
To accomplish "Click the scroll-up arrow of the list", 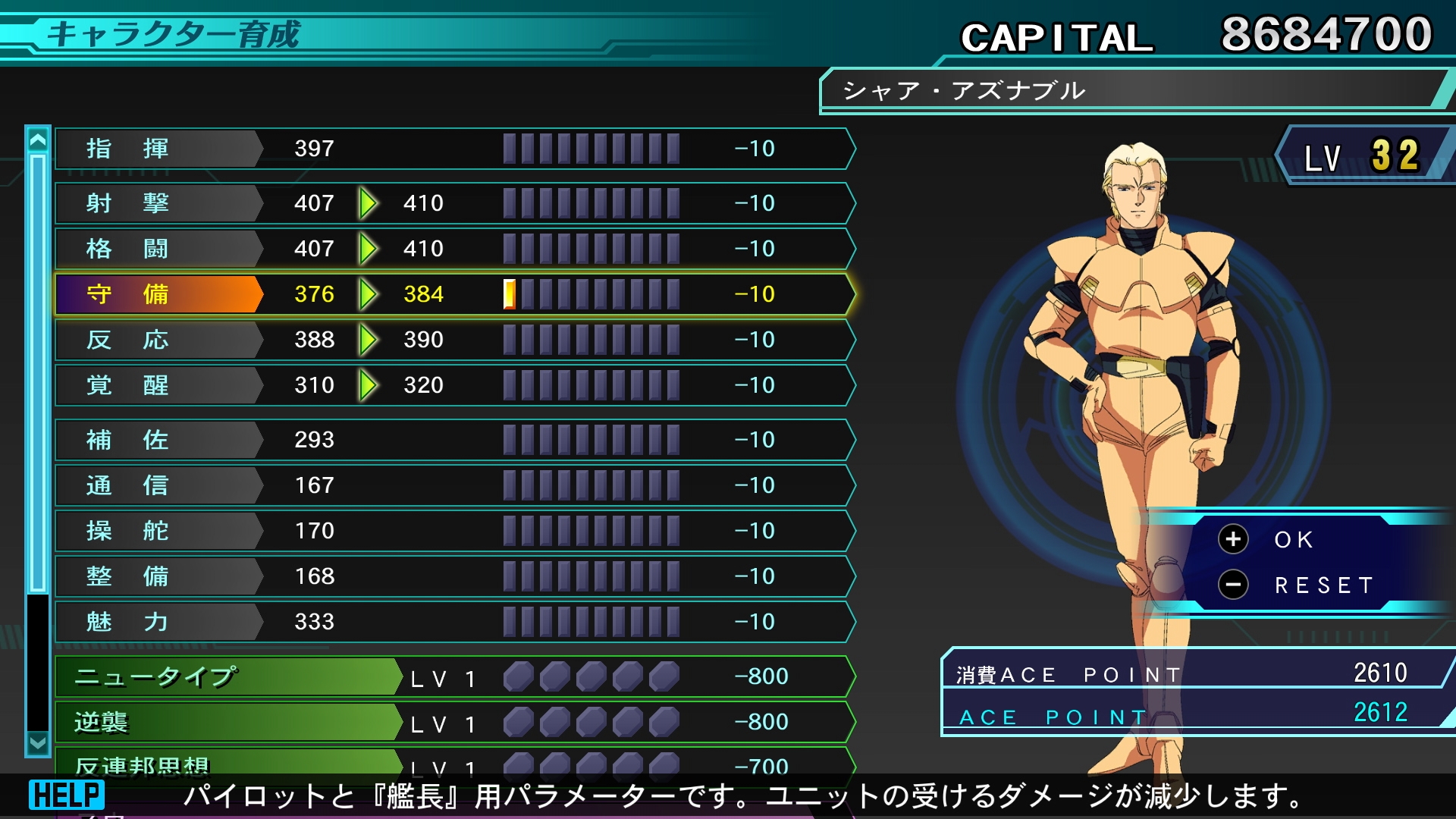I will (38, 140).
